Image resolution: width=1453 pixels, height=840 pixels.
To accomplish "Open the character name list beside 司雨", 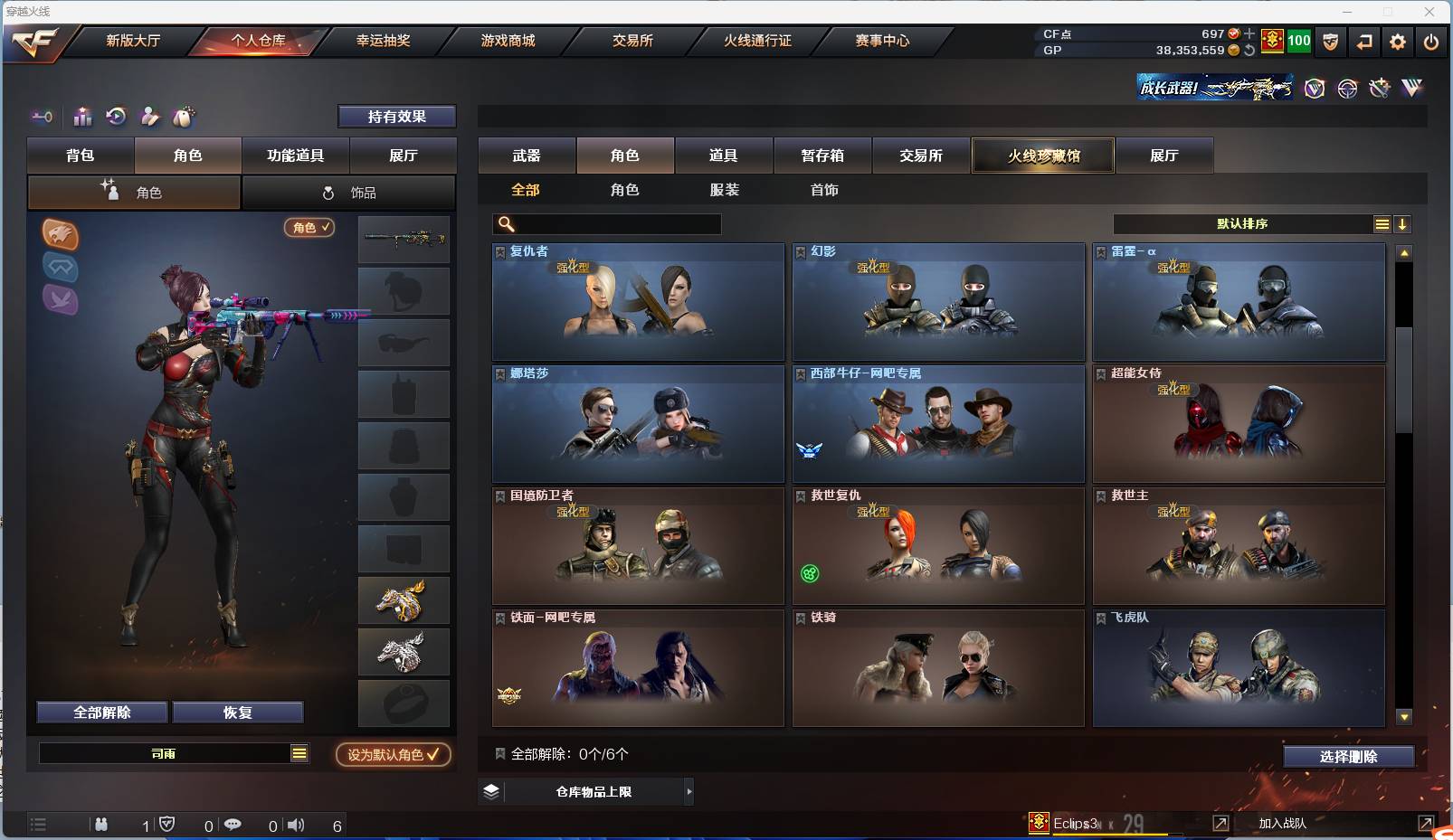I will click(299, 752).
